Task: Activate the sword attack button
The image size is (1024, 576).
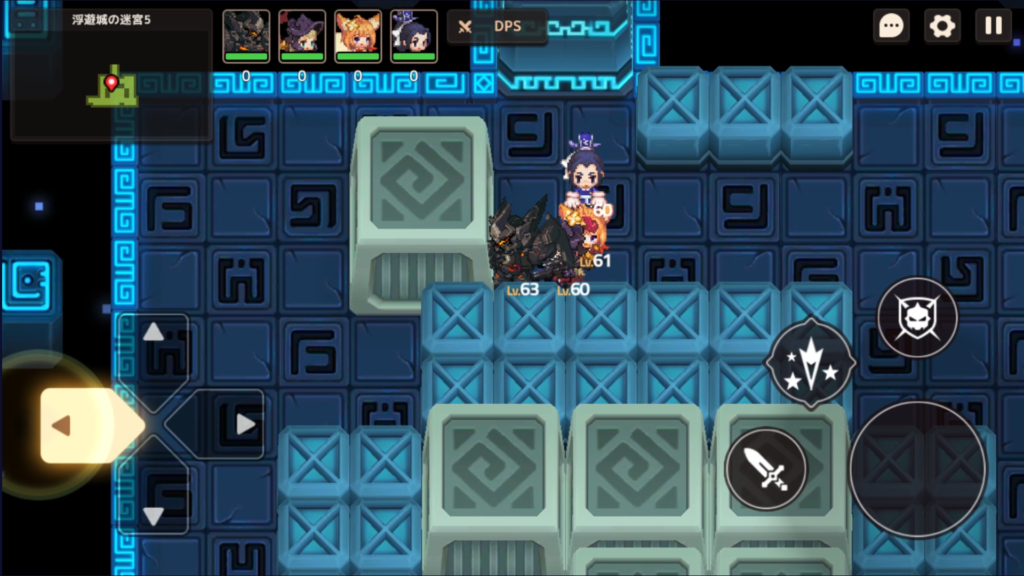Action: point(766,469)
